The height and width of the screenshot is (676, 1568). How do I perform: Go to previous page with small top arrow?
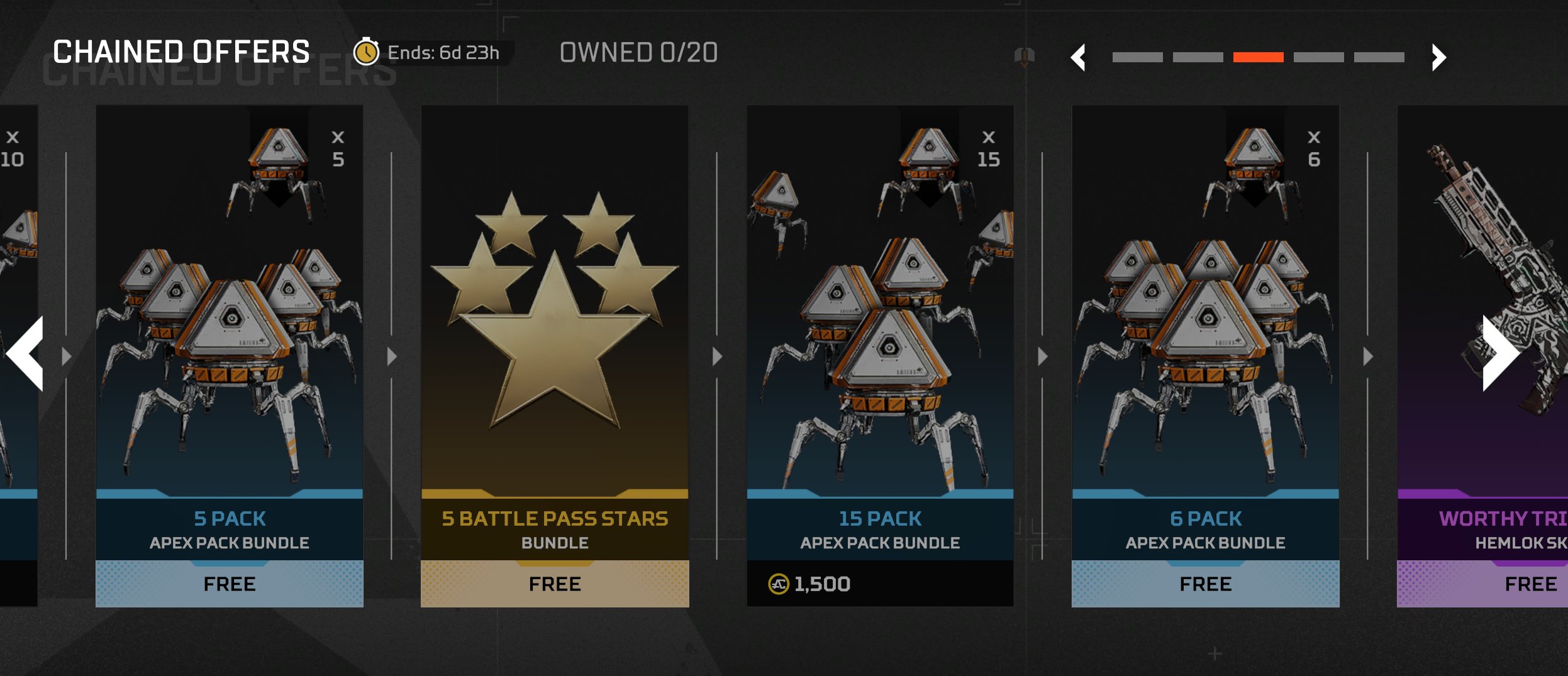[x=1078, y=58]
